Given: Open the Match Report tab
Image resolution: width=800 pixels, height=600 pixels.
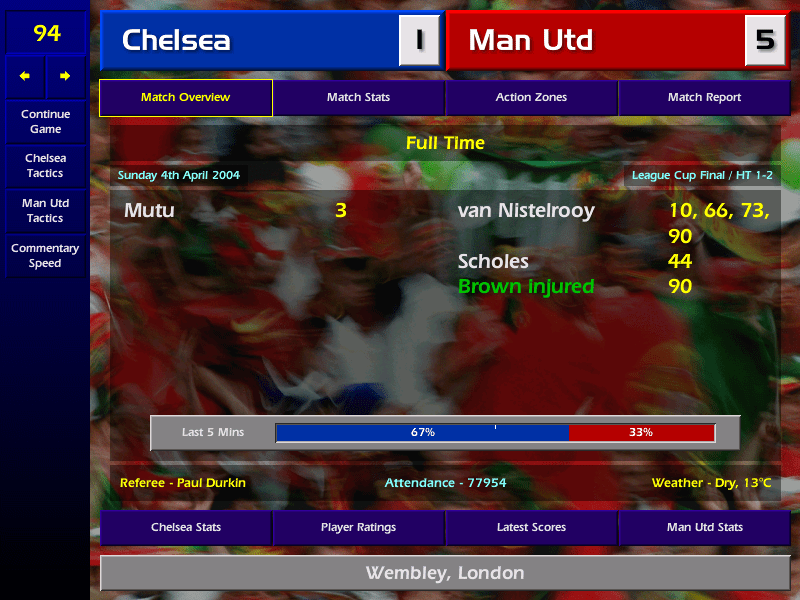Looking at the screenshot, I should click(x=704, y=98).
